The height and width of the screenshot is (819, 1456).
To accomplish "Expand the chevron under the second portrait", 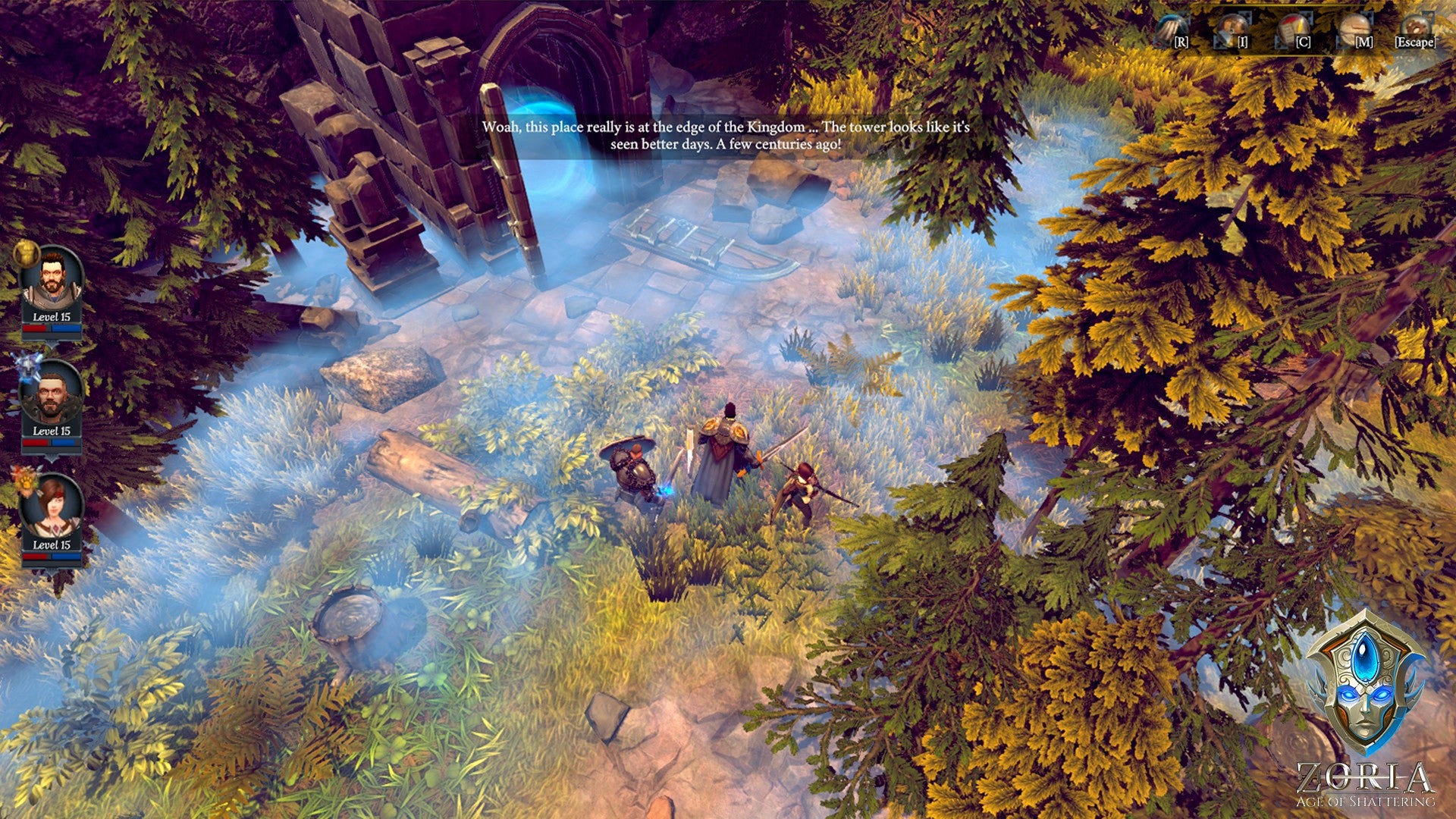I will (x=52, y=458).
